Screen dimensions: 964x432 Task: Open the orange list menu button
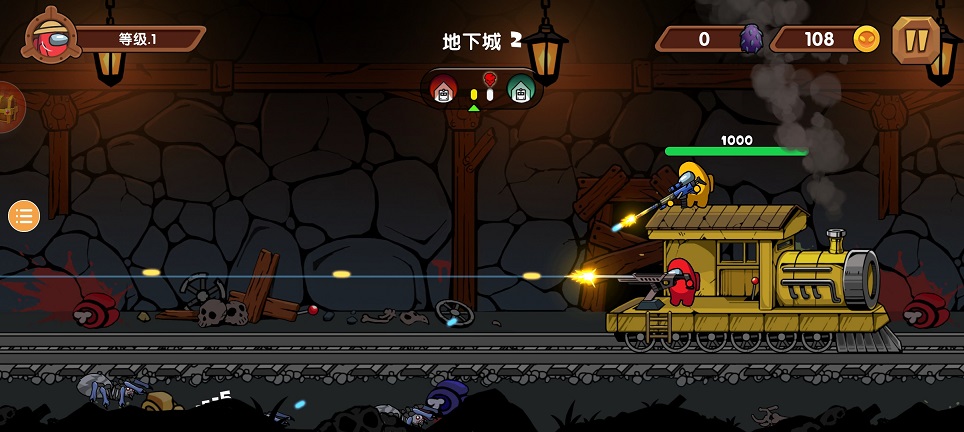pos(24,215)
